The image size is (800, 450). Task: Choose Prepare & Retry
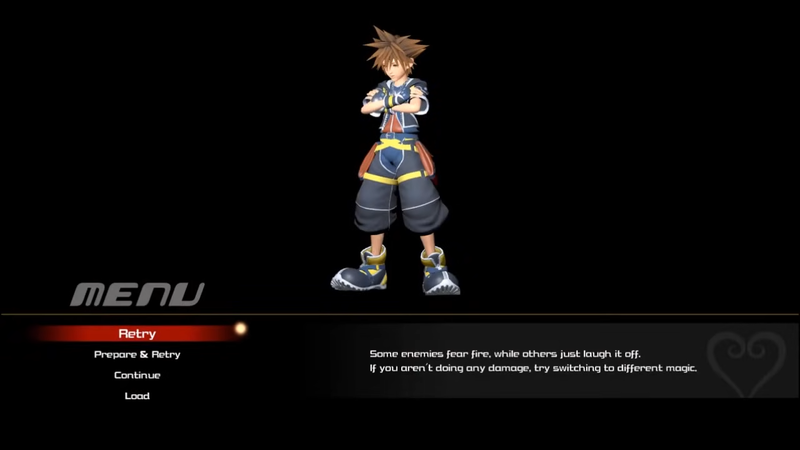coord(137,354)
